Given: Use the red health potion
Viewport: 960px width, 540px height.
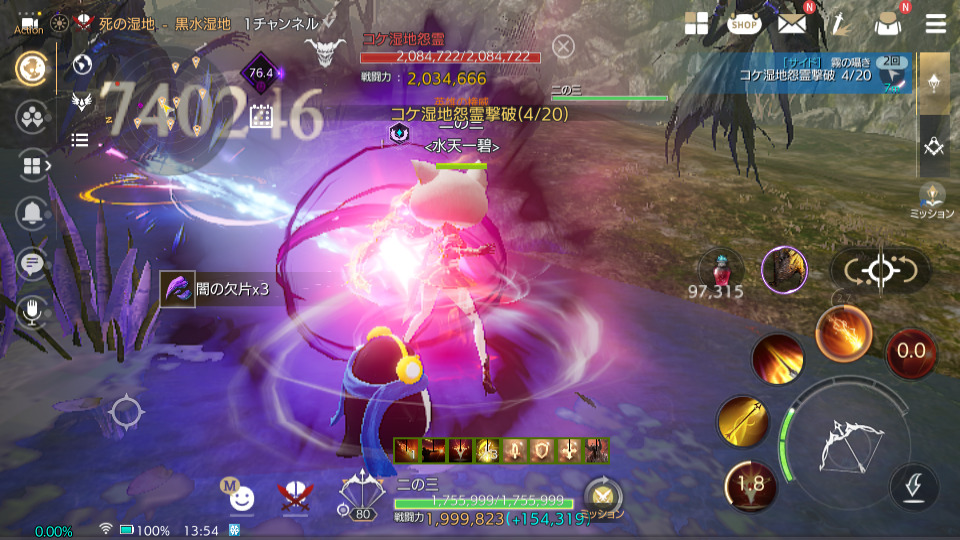Looking at the screenshot, I should pos(718,268).
